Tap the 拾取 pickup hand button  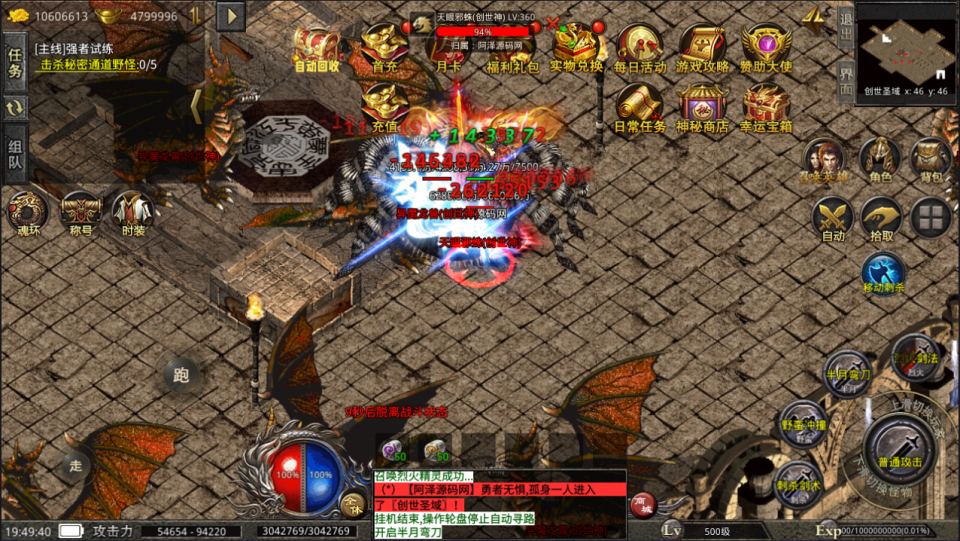click(x=882, y=219)
